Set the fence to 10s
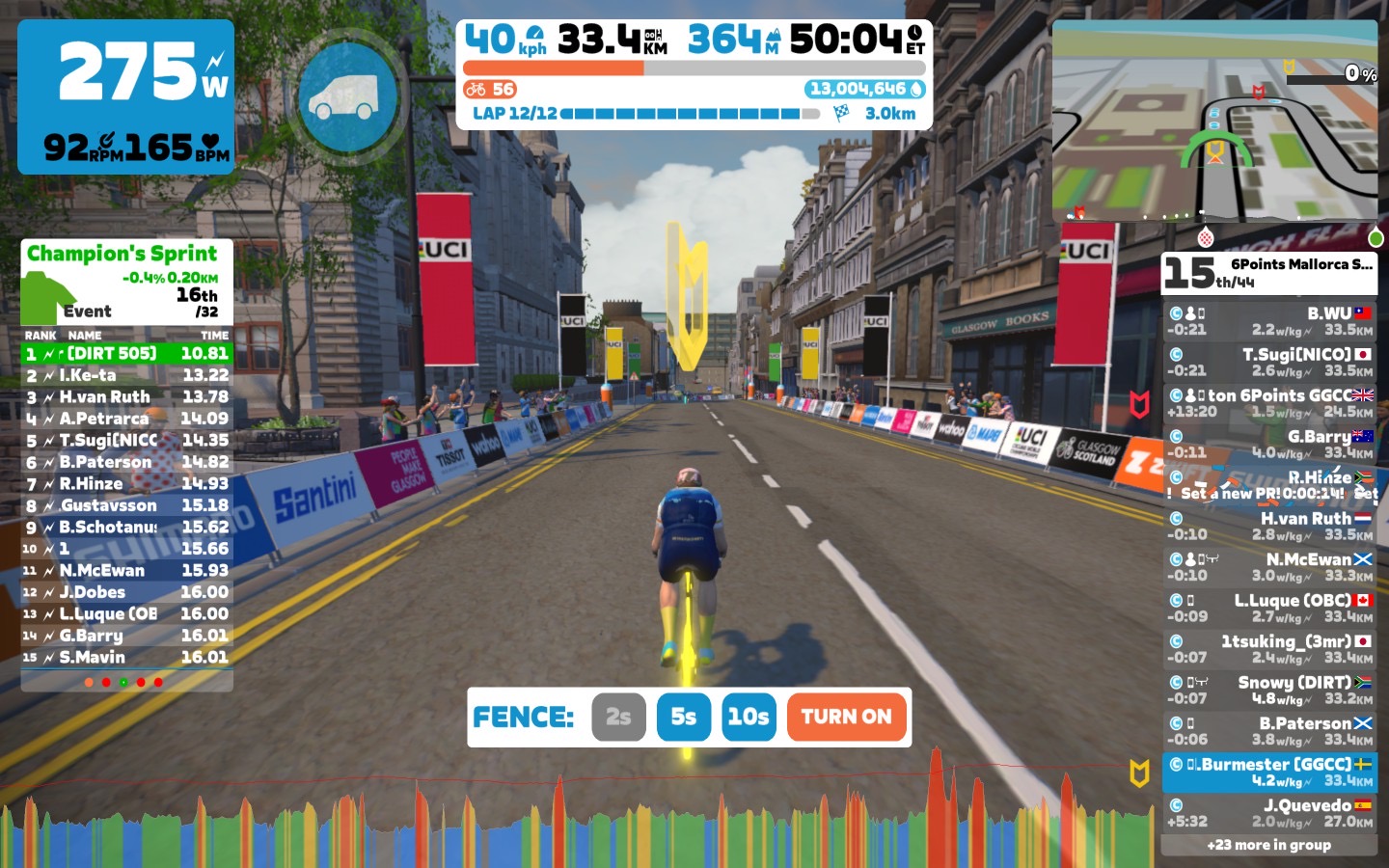1389x868 pixels. click(749, 717)
